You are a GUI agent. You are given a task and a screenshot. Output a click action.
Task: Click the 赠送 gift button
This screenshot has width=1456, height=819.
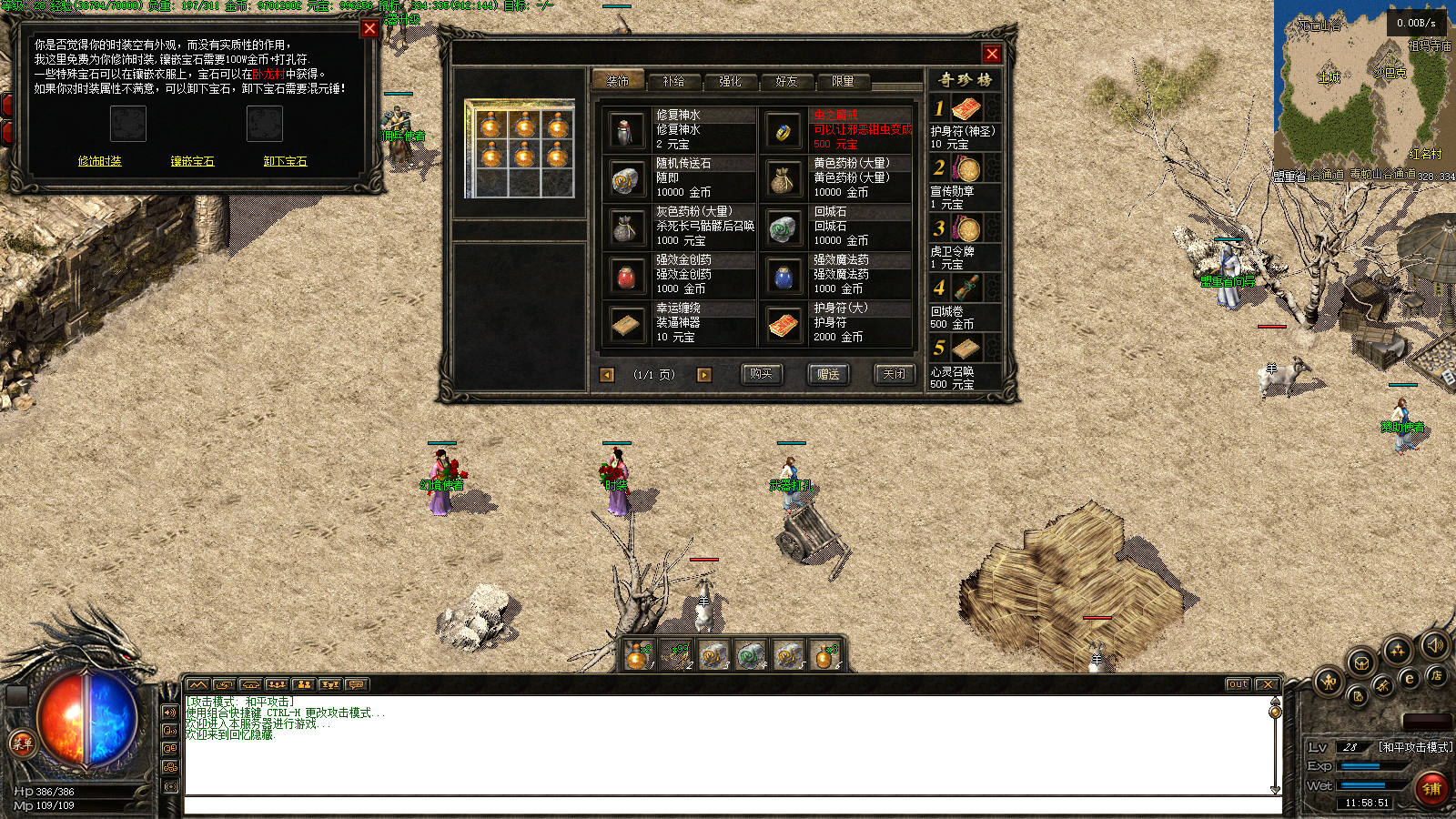pos(828,374)
